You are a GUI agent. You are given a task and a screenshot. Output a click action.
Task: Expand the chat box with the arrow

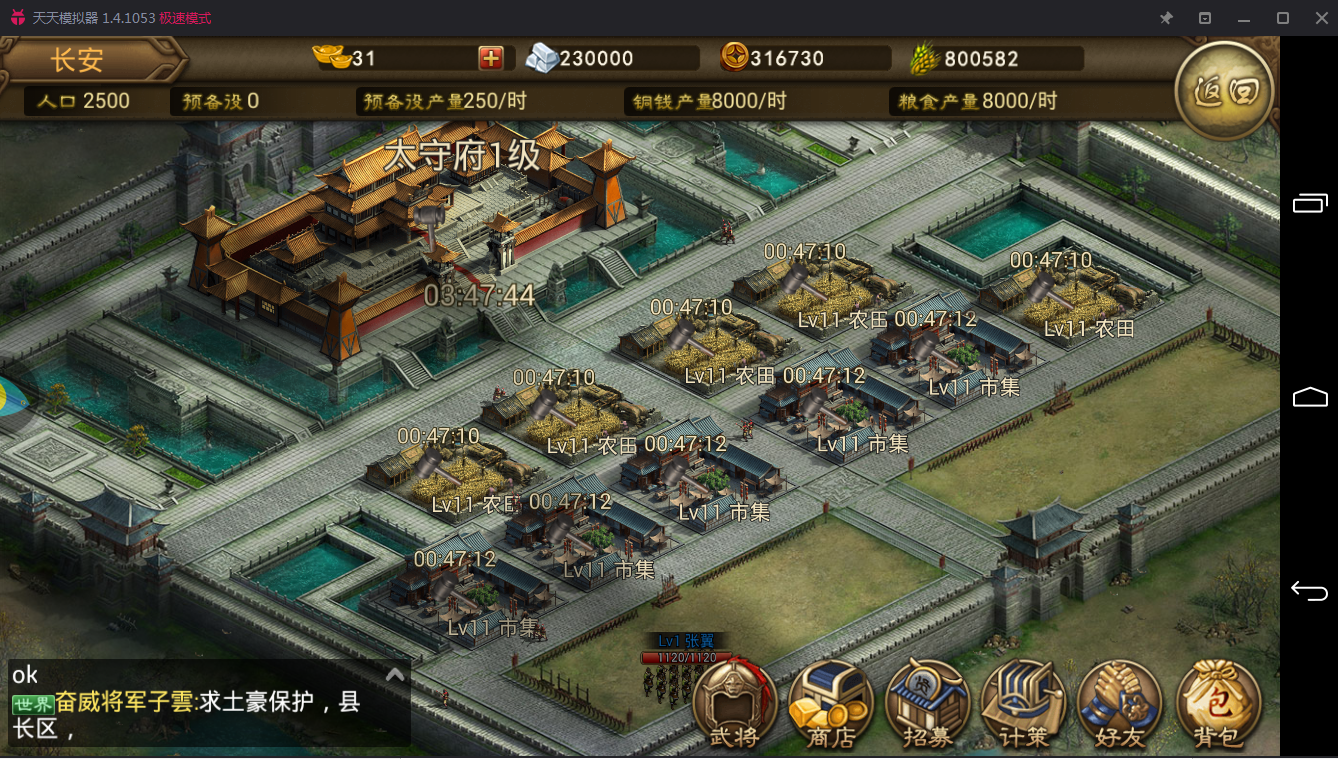[x=395, y=675]
